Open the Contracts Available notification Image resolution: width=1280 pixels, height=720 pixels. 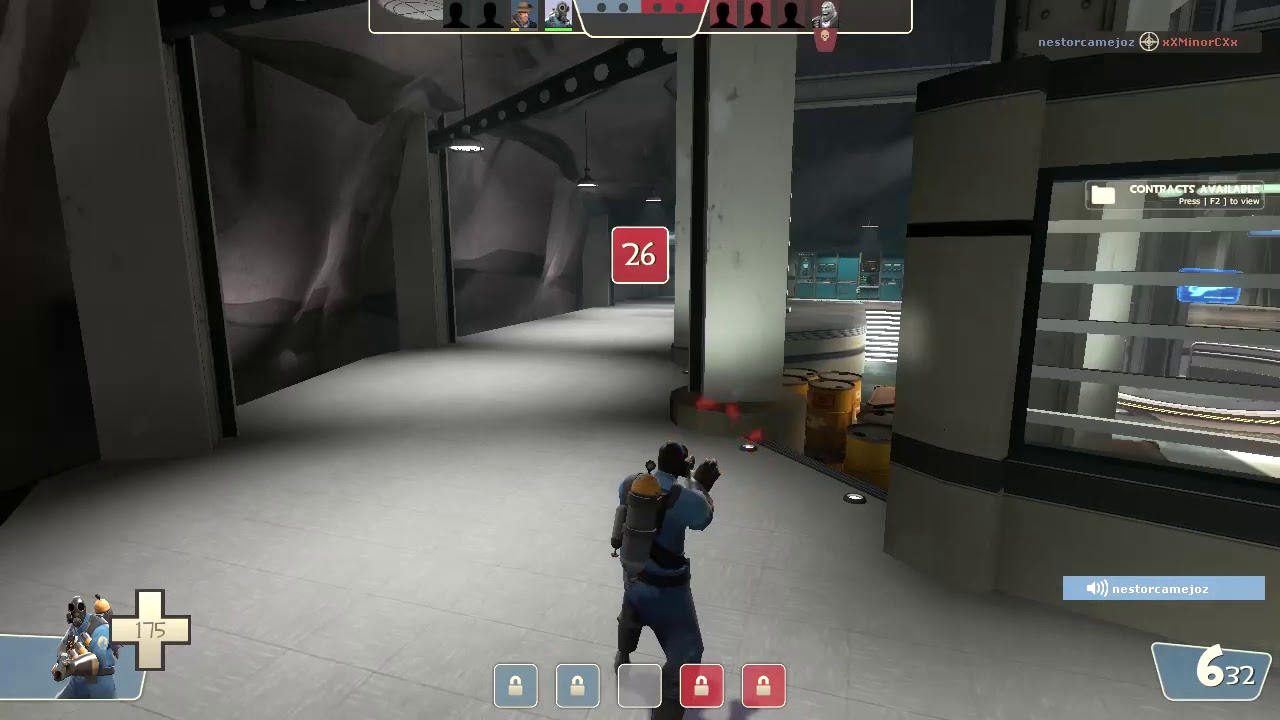[x=1175, y=194]
